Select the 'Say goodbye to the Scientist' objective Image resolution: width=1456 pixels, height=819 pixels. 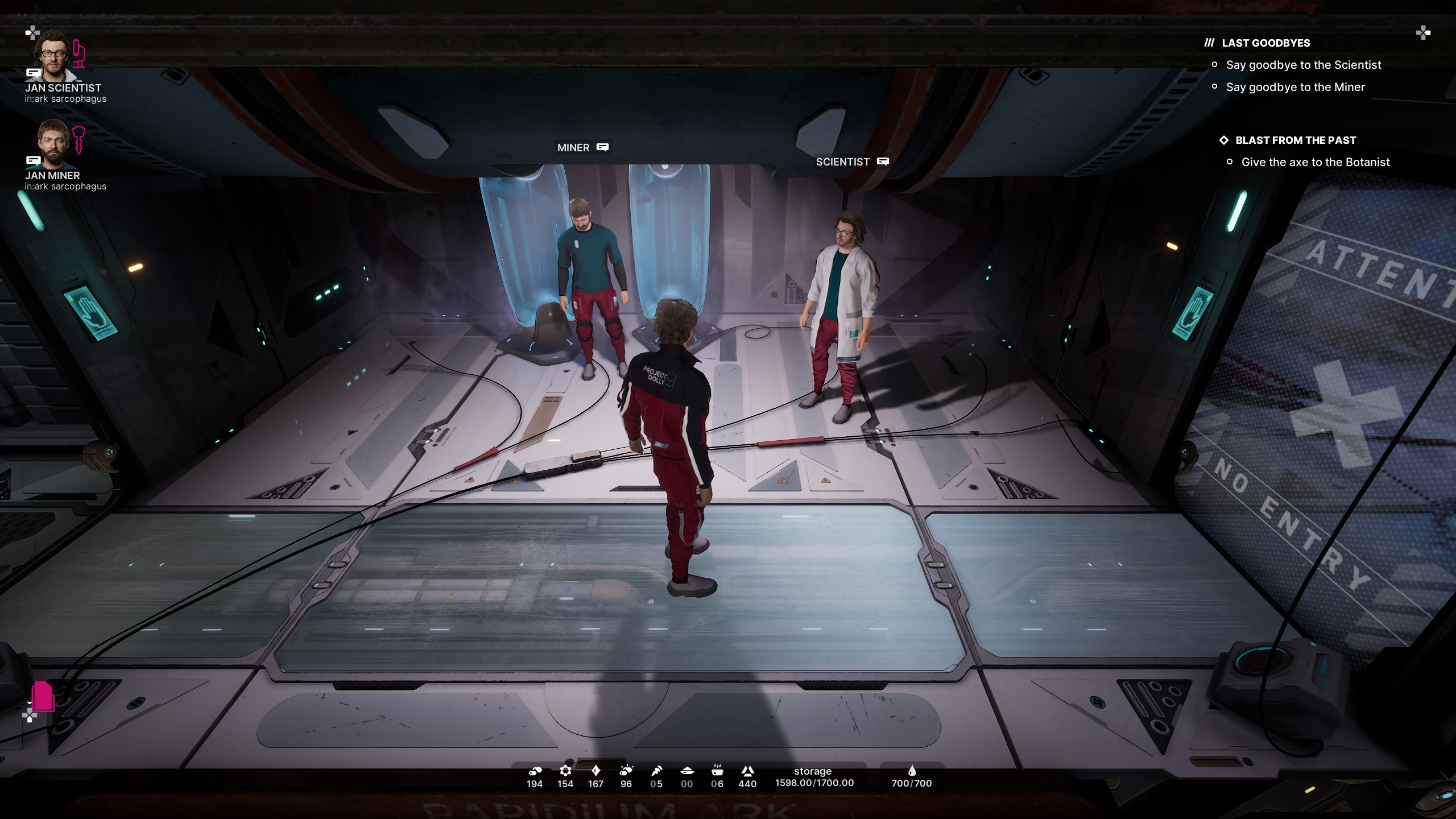[1303, 65]
